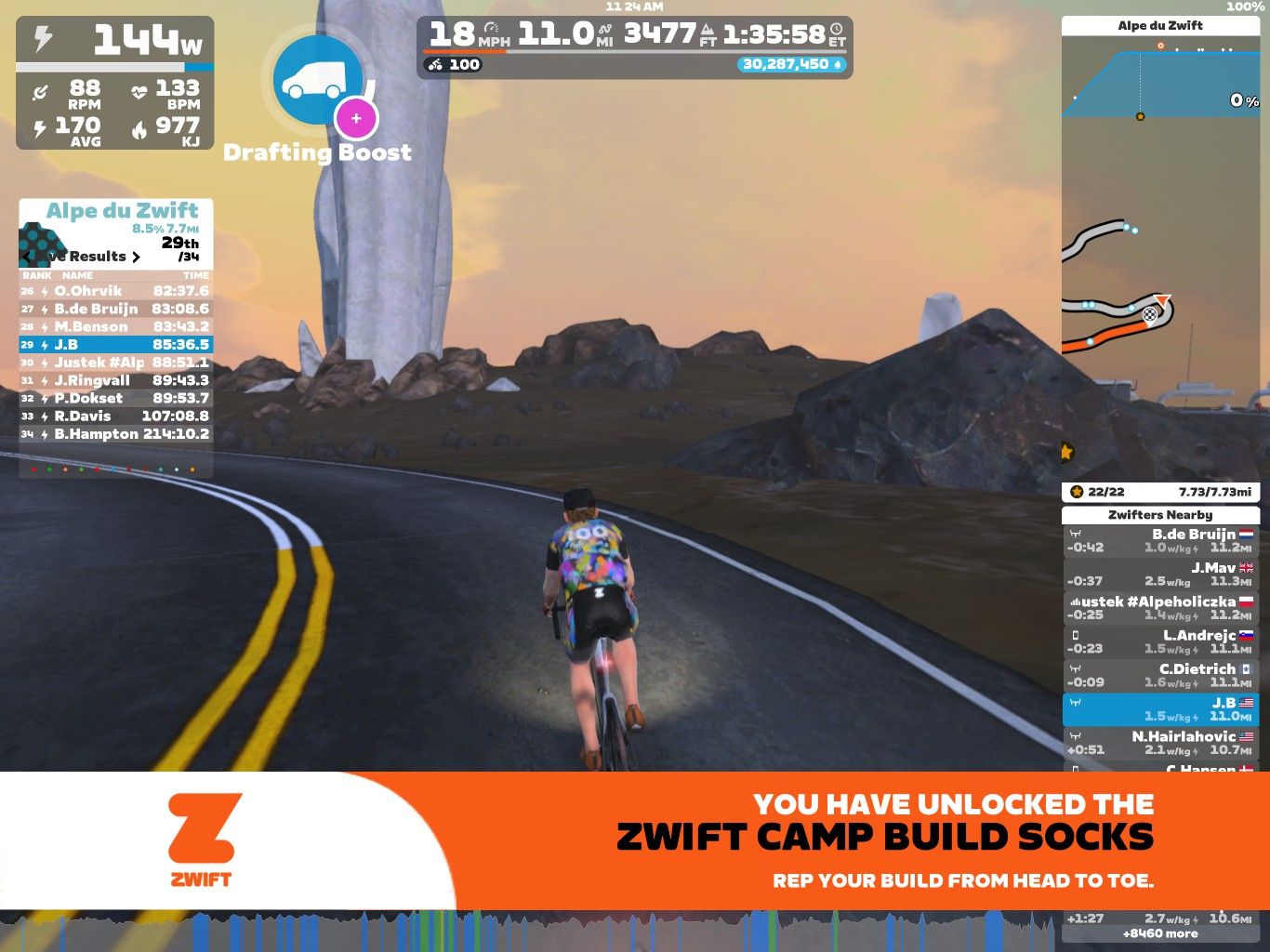Pick N.Hairlahovic in Zwifters Nearby

[1159, 742]
